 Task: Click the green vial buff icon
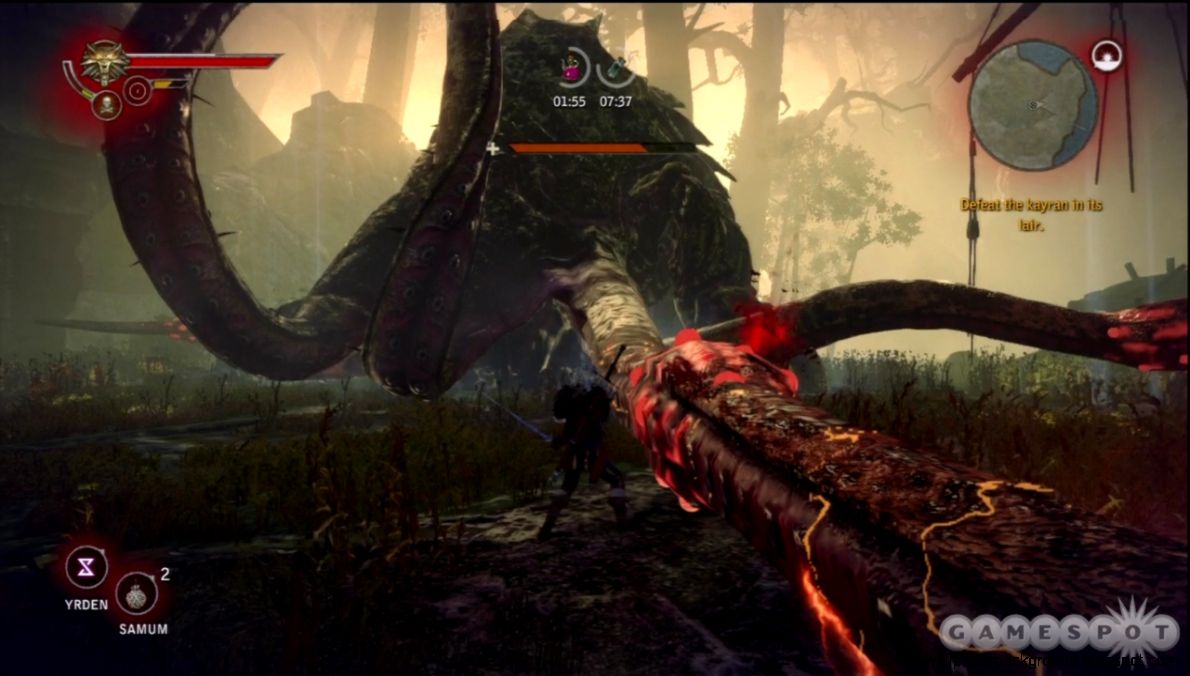point(616,69)
